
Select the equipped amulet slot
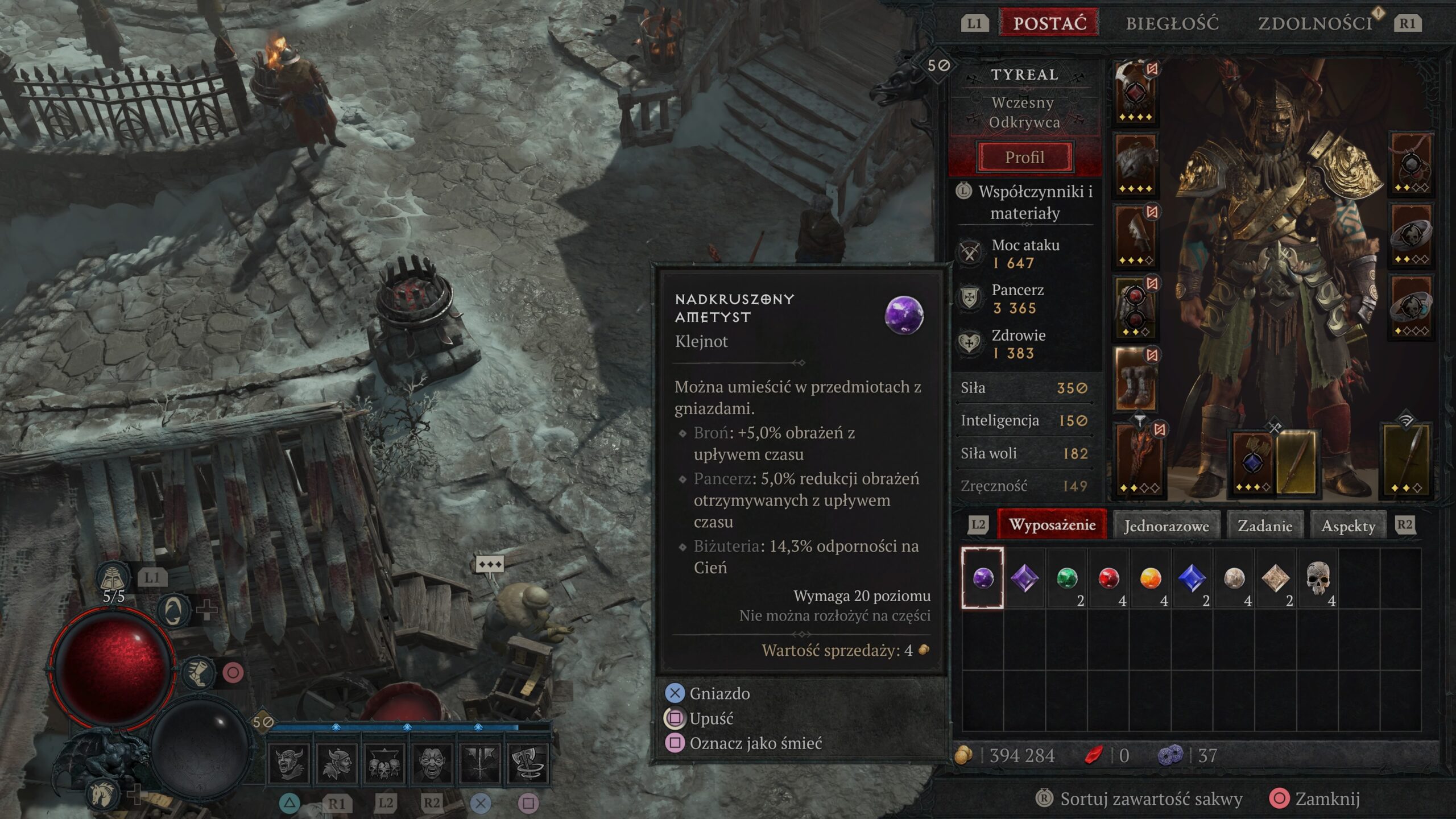click(x=1411, y=164)
